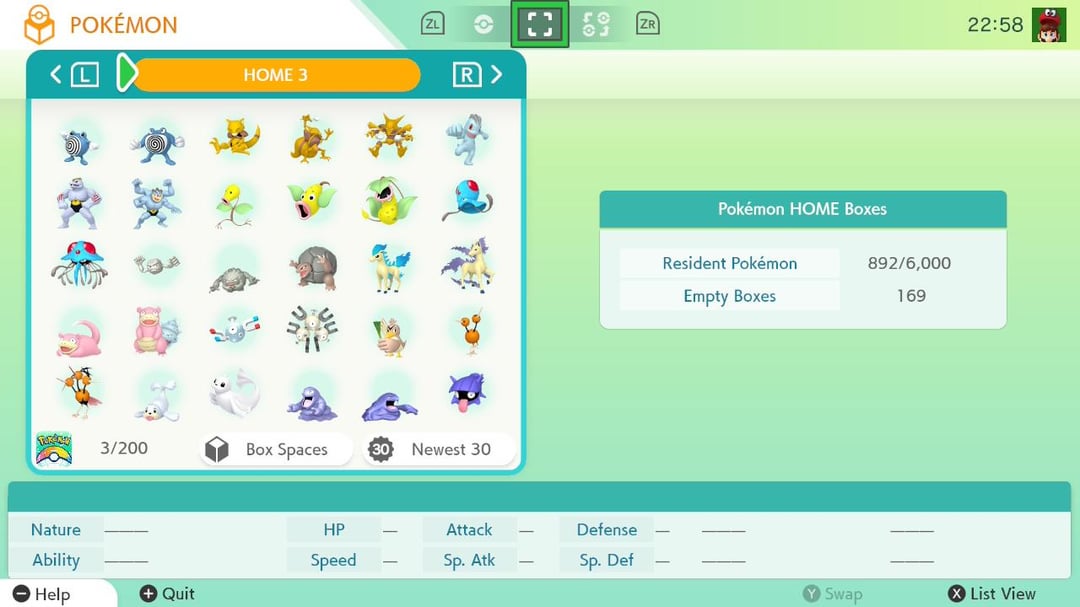Switch to the multi-select mode icon
This screenshot has width=1080, height=607.
point(595,24)
